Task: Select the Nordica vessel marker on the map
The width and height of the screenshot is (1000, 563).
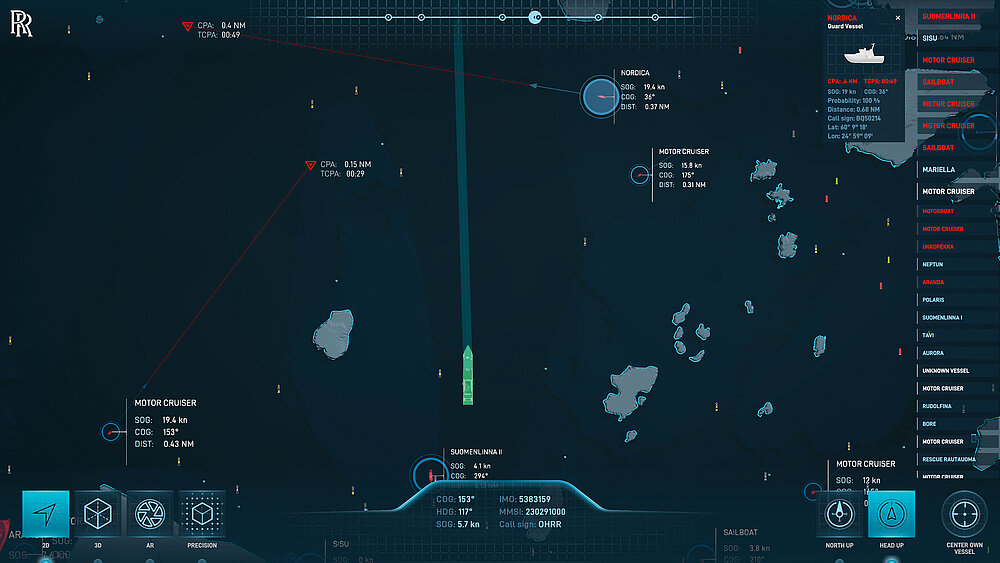Action: click(x=601, y=96)
